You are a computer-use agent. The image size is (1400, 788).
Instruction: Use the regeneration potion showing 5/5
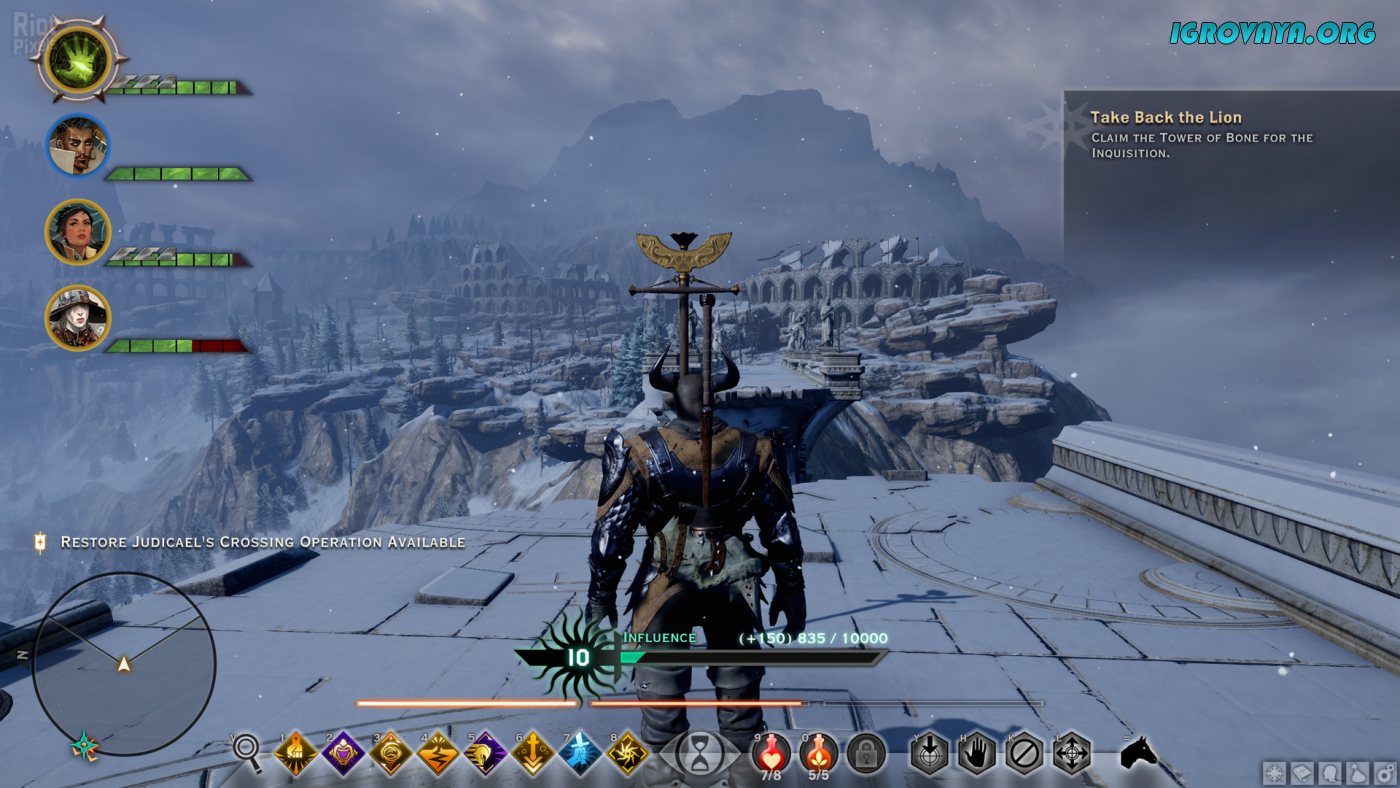(819, 751)
